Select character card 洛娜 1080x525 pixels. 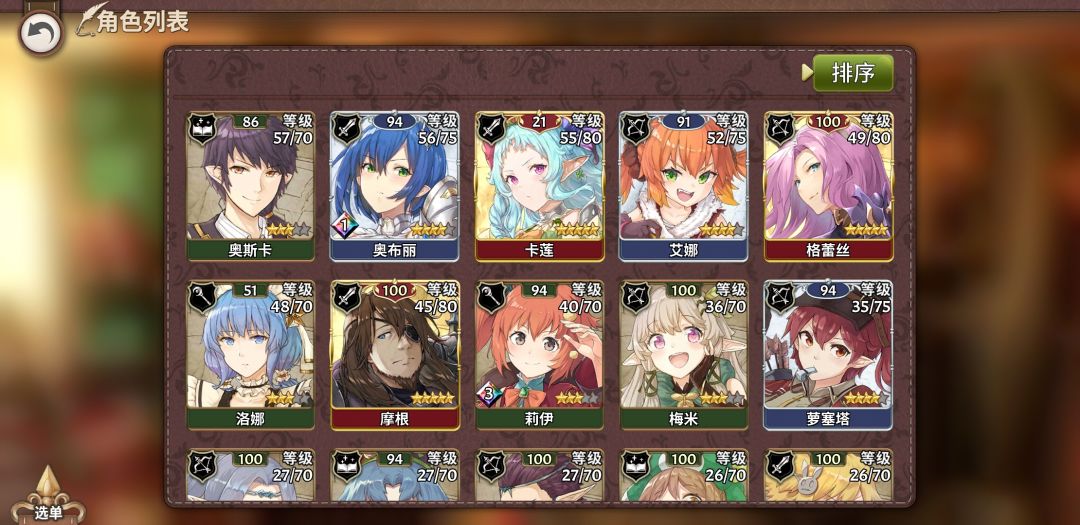pyautogui.click(x=250, y=355)
